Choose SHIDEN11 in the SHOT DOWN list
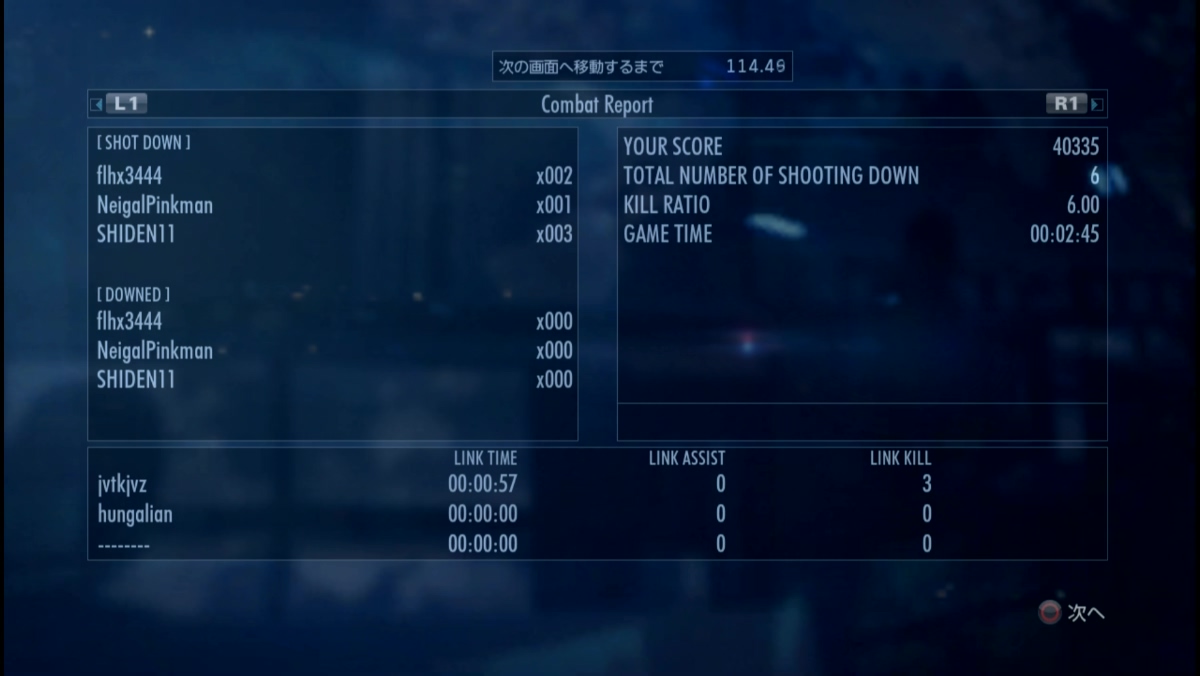Image resolution: width=1200 pixels, height=676 pixels. click(x=136, y=235)
